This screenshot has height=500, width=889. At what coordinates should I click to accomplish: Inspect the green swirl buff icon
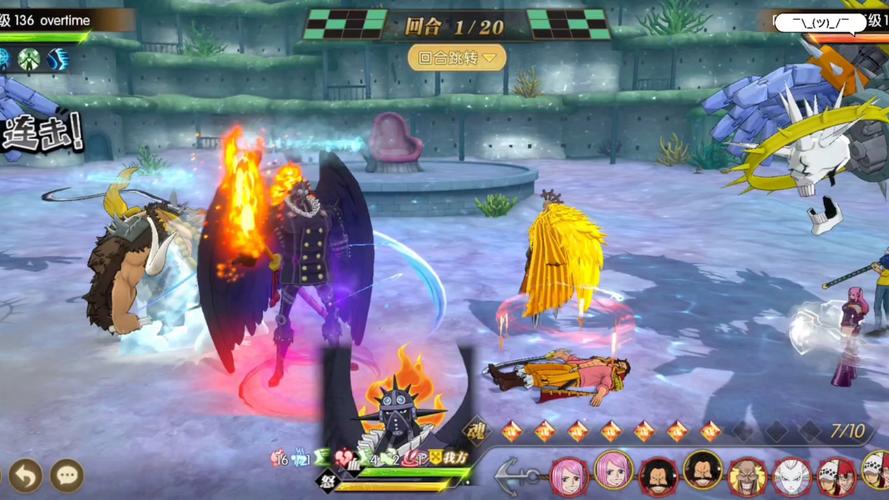[29, 60]
